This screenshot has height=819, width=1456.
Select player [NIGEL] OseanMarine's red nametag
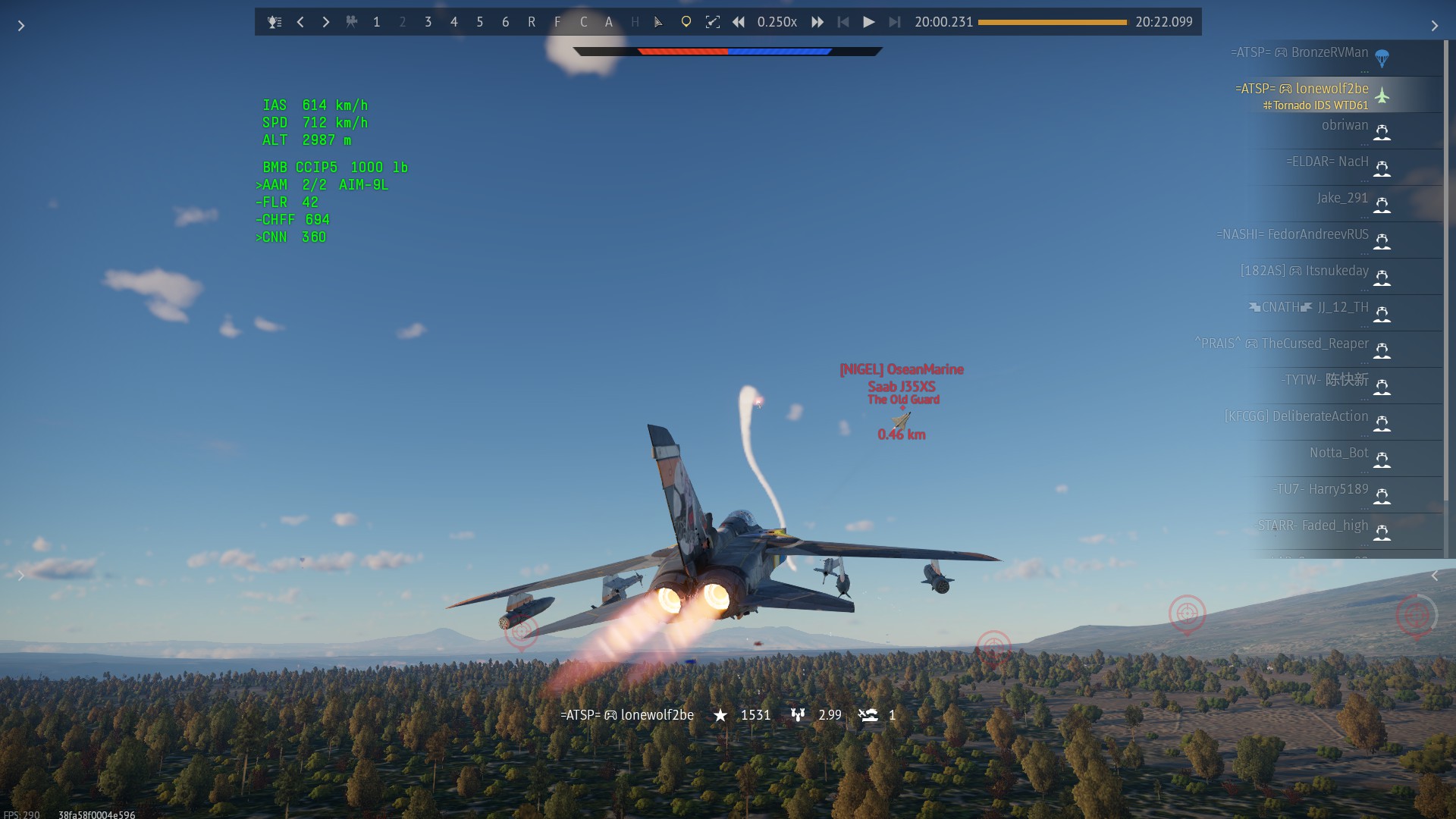pos(901,369)
